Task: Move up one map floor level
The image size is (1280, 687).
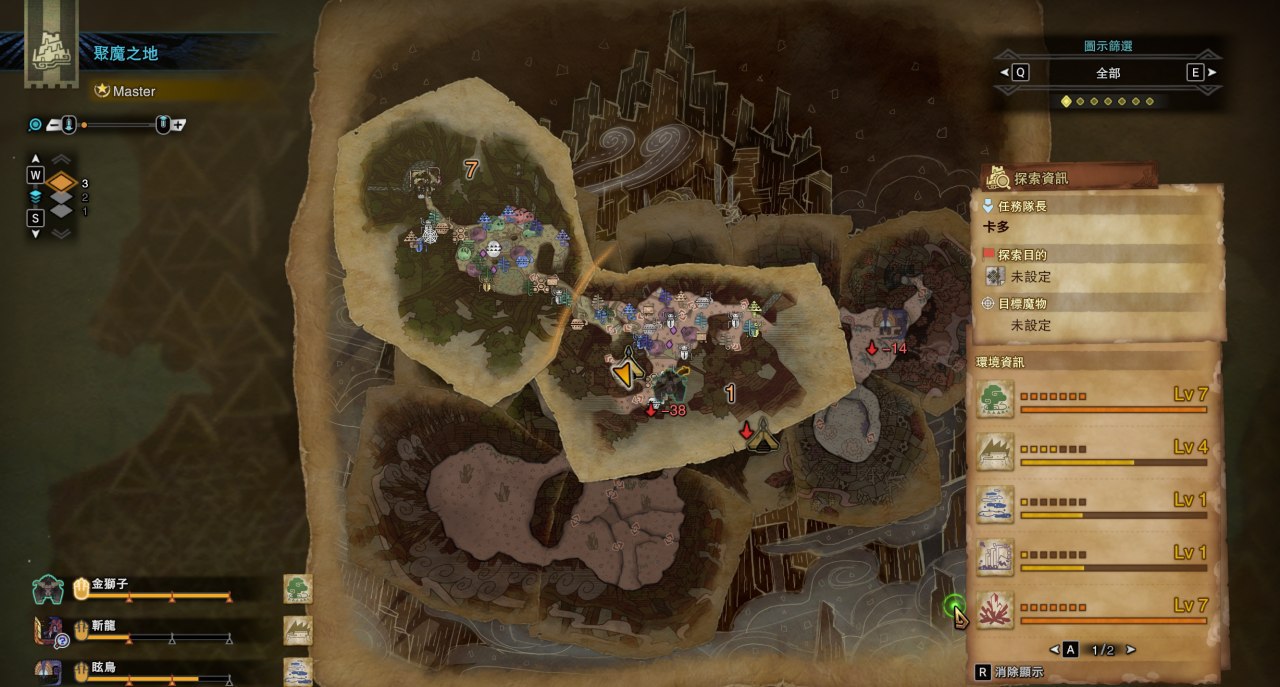Action: pyautogui.click(x=36, y=160)
